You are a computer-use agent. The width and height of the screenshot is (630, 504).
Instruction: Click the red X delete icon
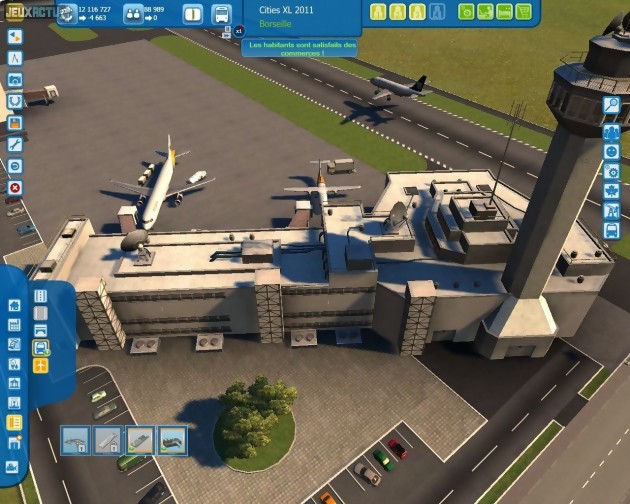pyautogui.click(x=15, y=187)
